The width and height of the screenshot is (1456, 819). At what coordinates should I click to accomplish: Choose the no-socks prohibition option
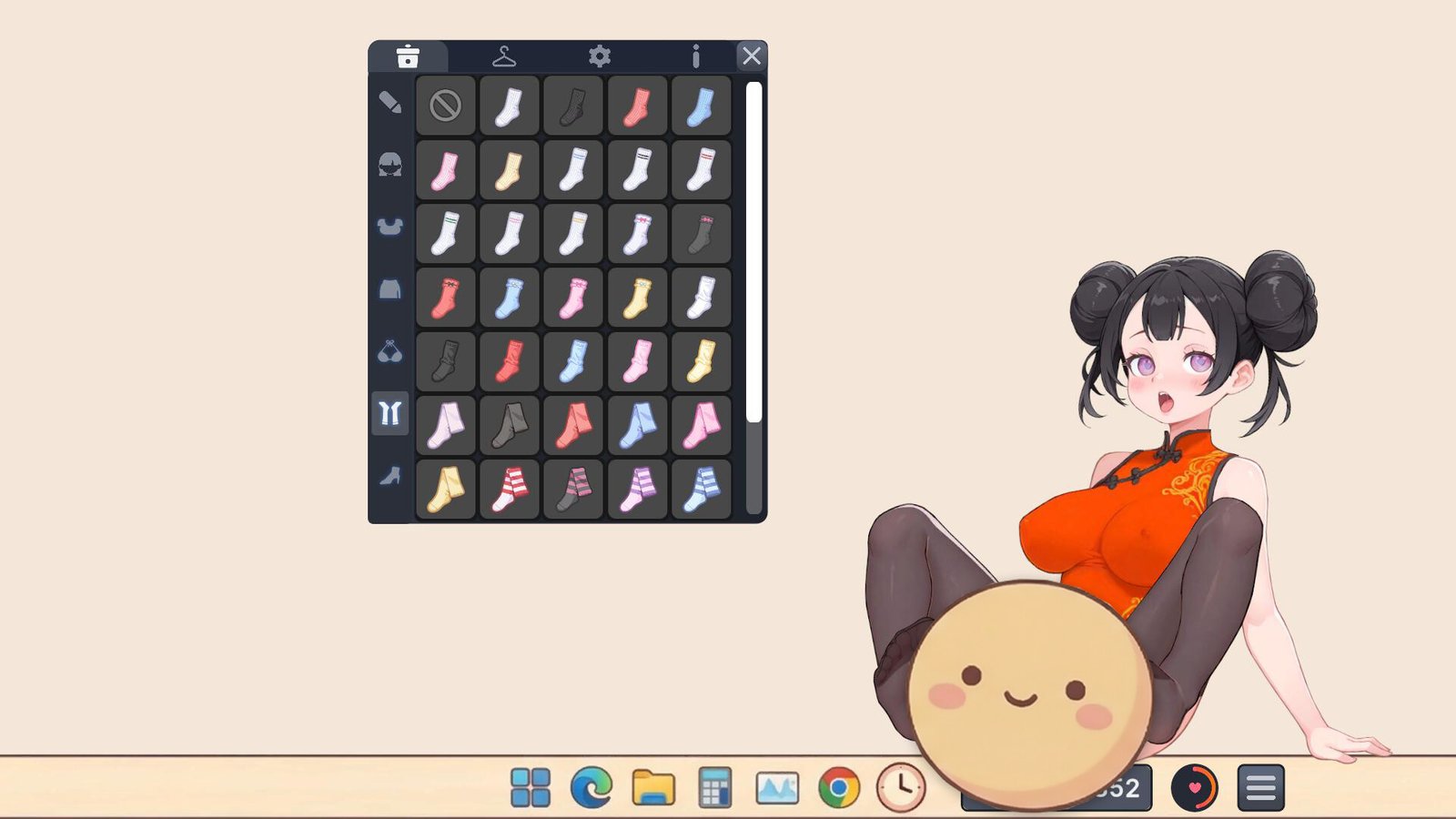[x=445, y=105]
